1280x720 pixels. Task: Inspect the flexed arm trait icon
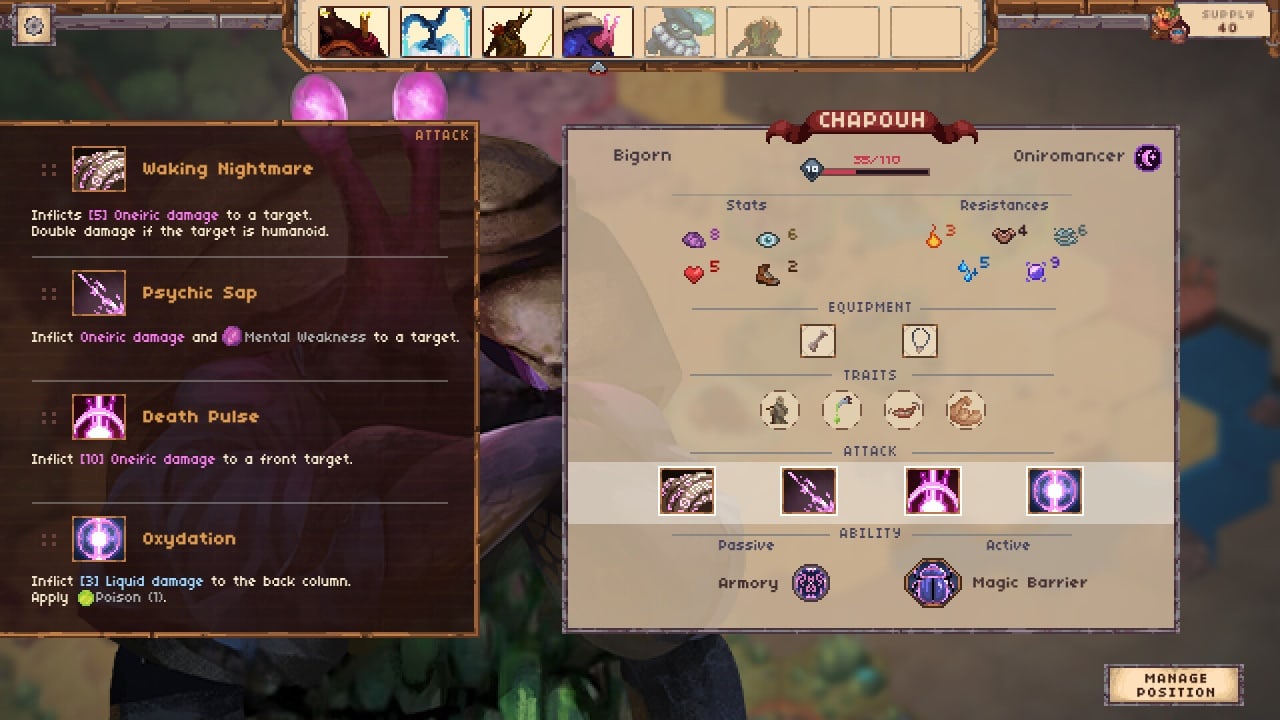coord(966,410)
